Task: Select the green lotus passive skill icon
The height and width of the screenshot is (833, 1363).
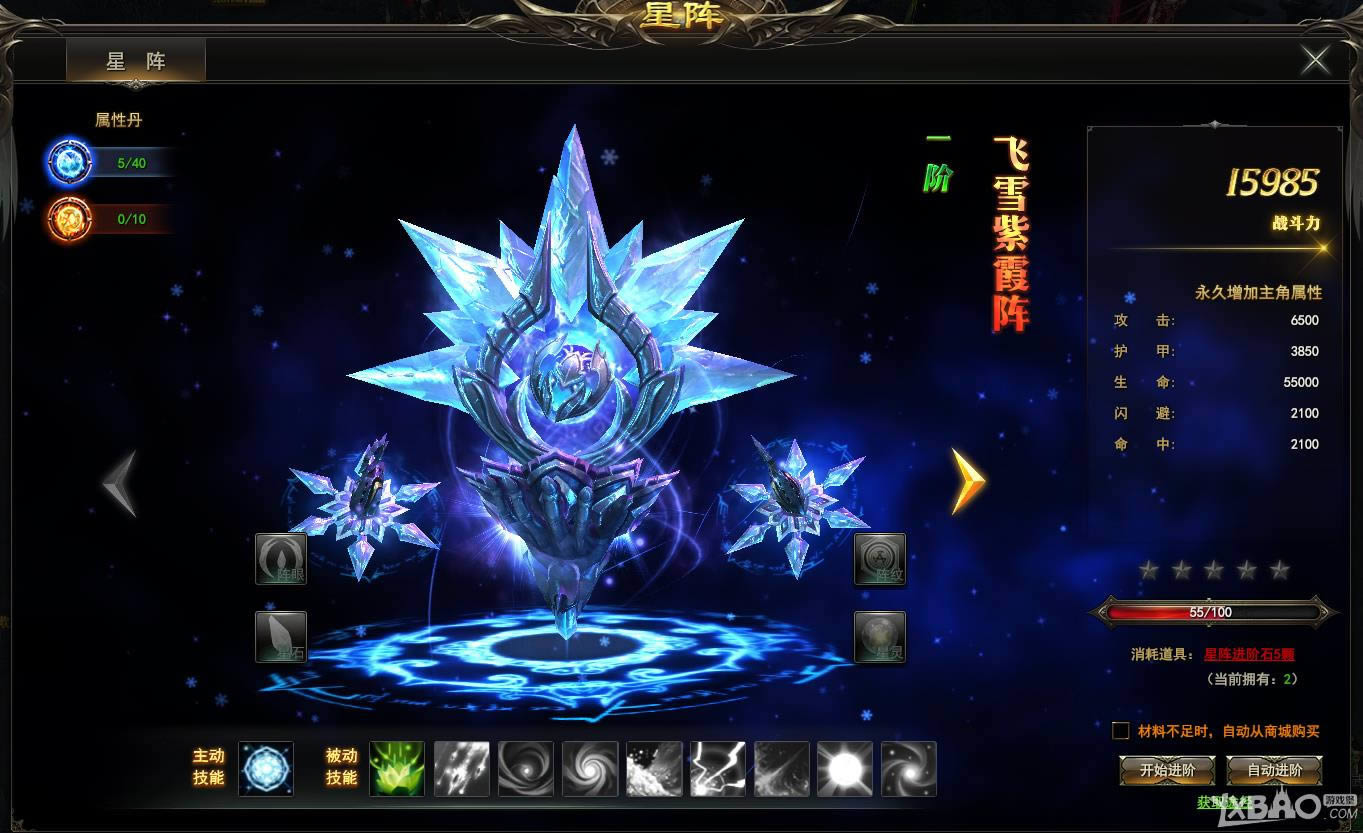Action: 397,768
